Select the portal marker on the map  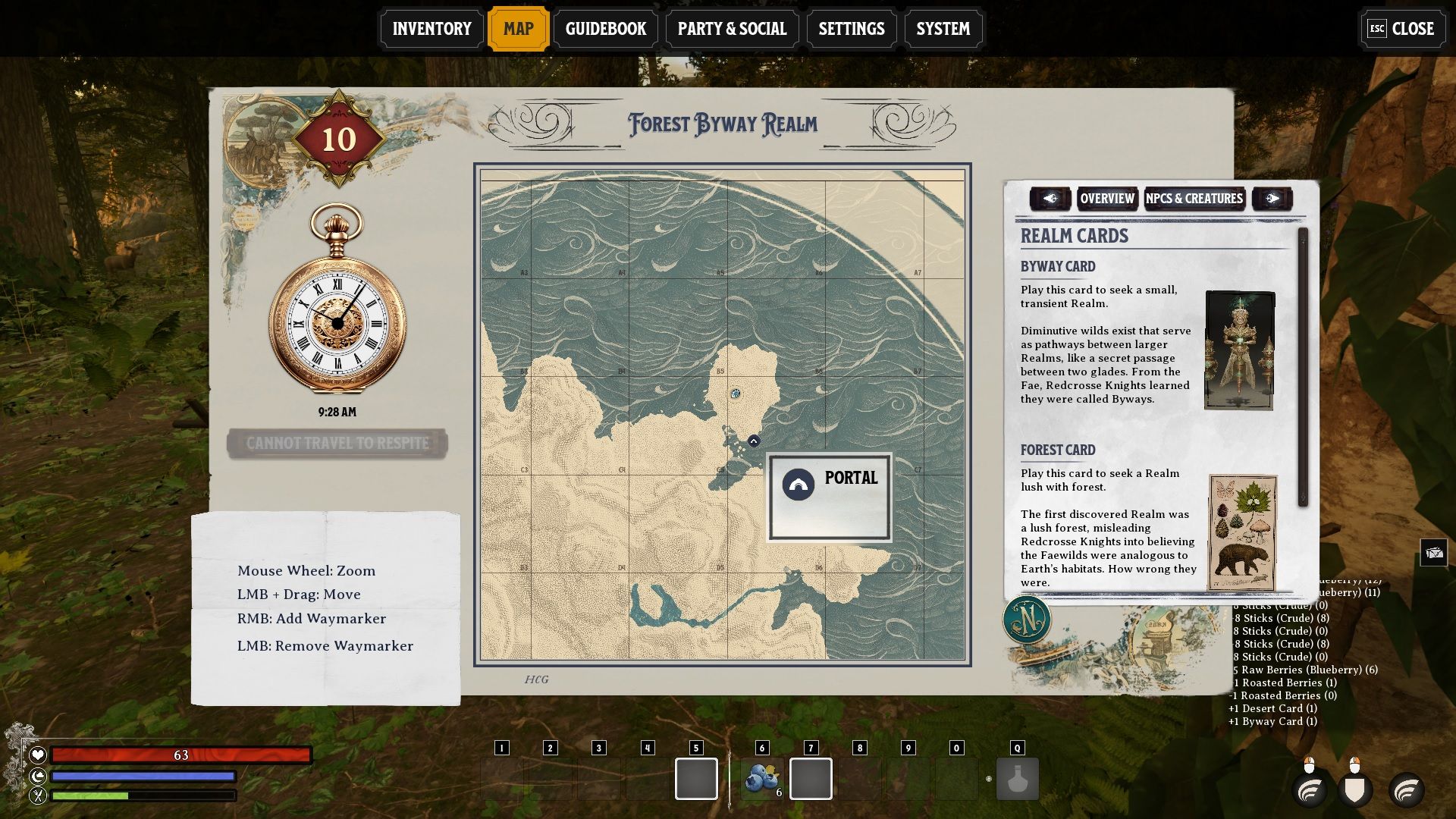754,441
